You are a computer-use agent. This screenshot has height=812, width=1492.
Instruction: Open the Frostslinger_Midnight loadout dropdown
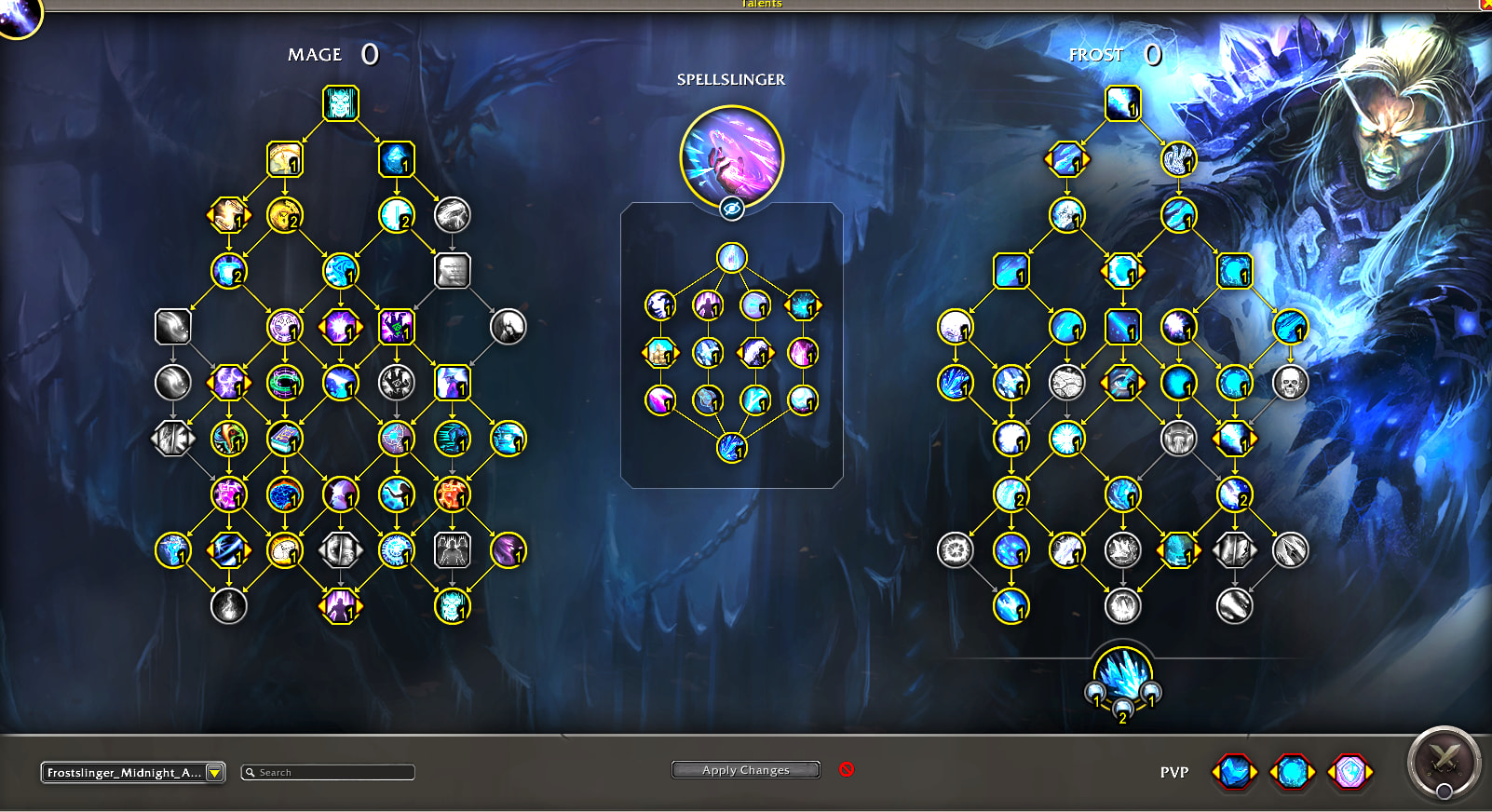coord(215,772)
